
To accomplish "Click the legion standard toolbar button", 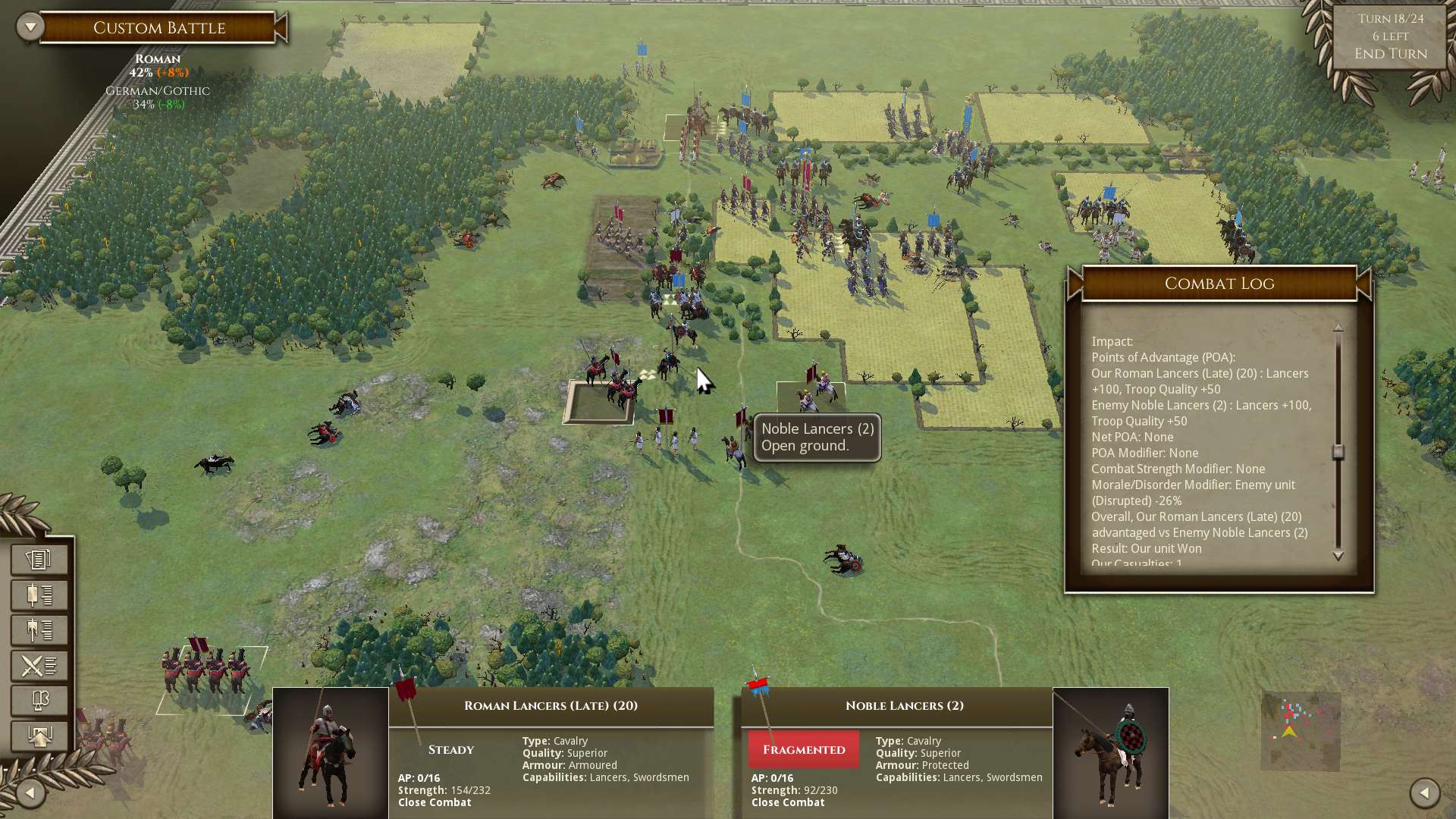I will point(39,701).
